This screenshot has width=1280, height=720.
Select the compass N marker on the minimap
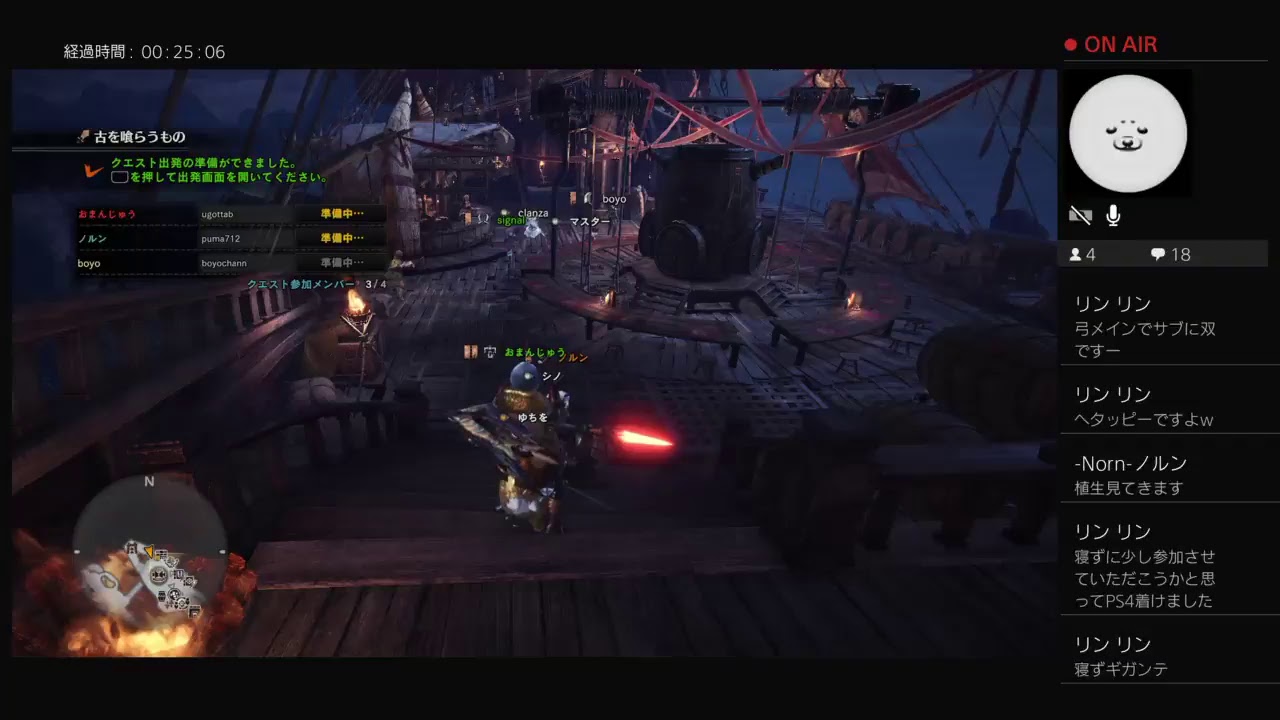click(x=149, y=481)
